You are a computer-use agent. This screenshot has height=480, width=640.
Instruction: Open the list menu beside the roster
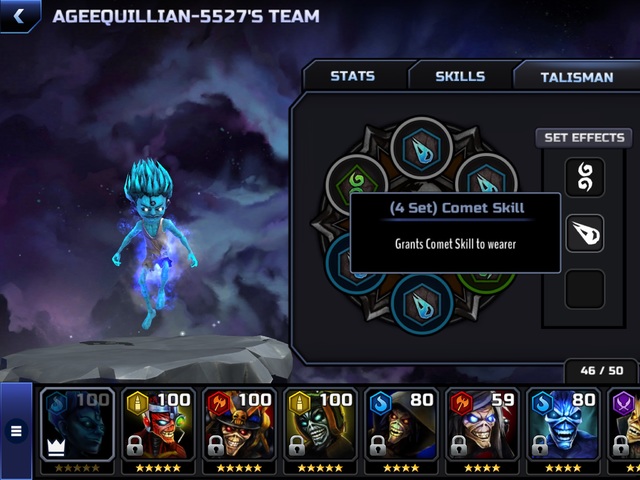[16, 431]
